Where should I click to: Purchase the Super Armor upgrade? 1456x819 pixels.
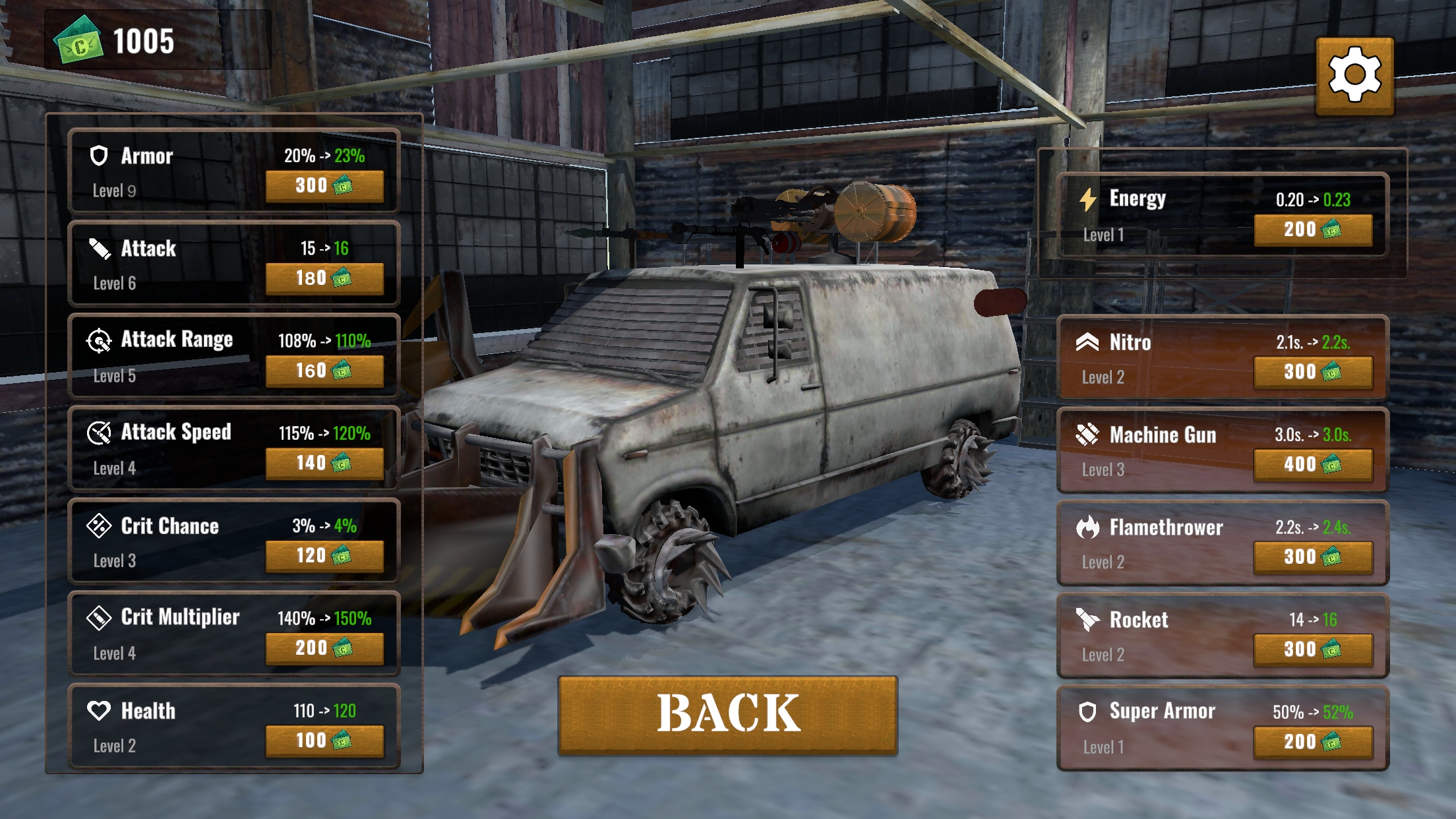[1312, 742]
